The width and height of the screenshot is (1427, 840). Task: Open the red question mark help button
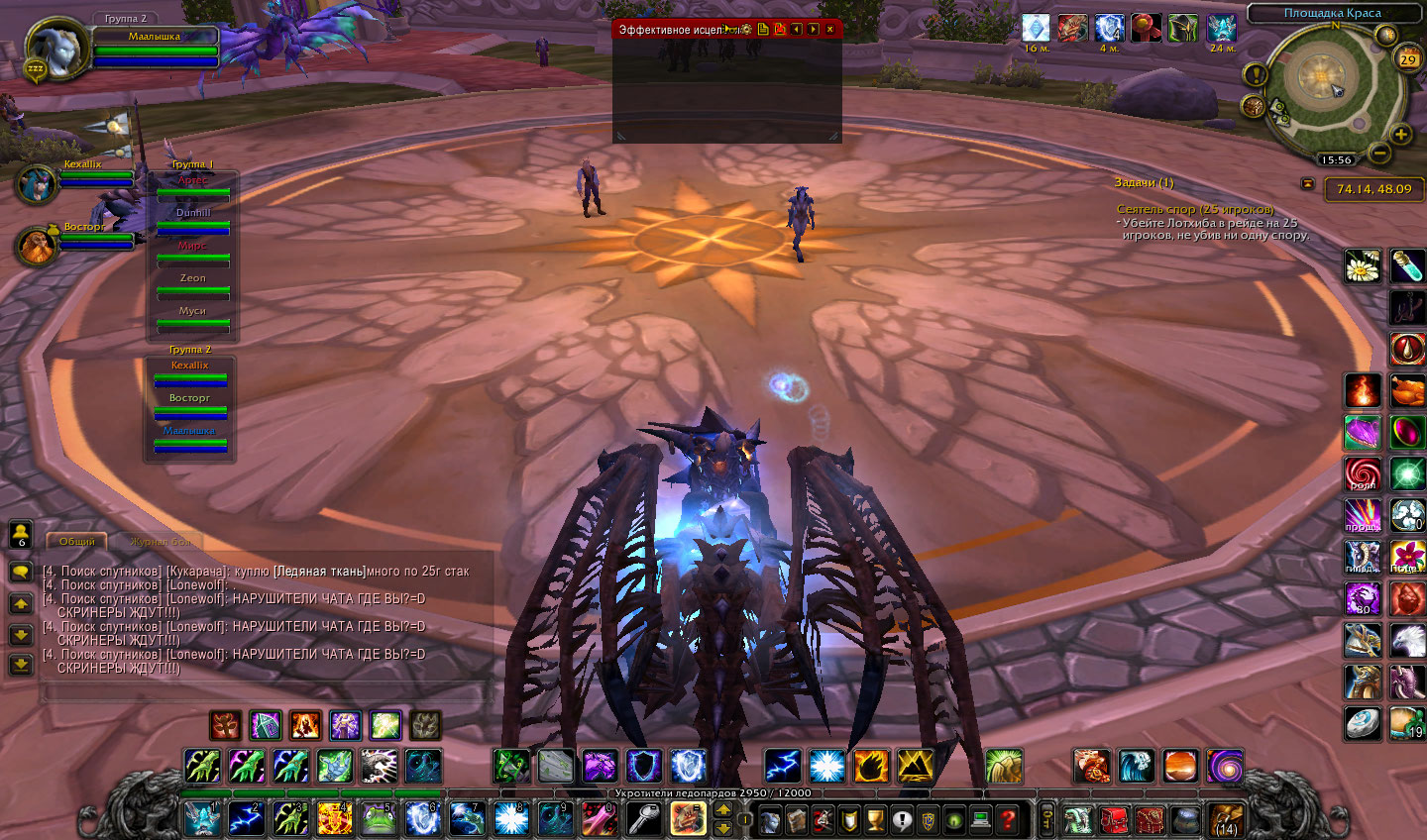point(1007,819)
